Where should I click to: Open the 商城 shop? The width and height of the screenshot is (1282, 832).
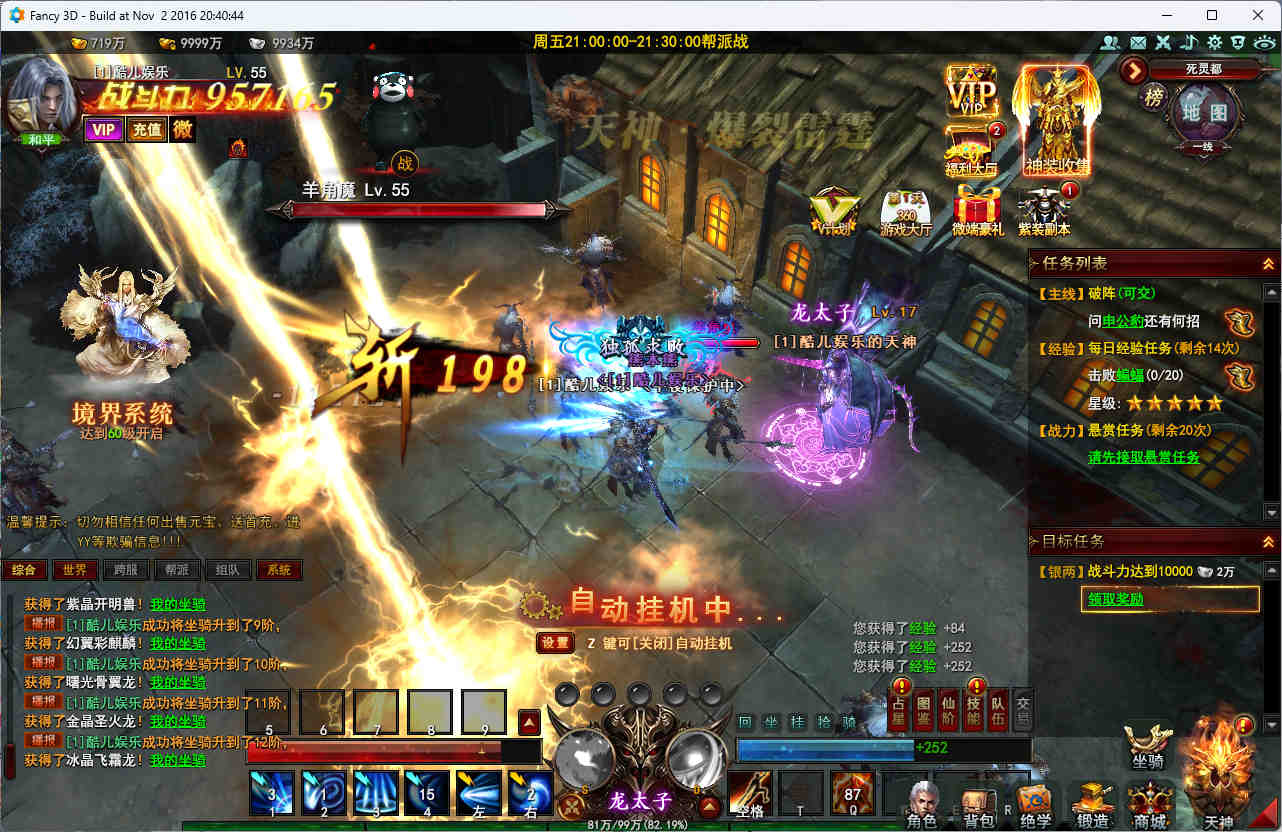(x=1150, y=804)
